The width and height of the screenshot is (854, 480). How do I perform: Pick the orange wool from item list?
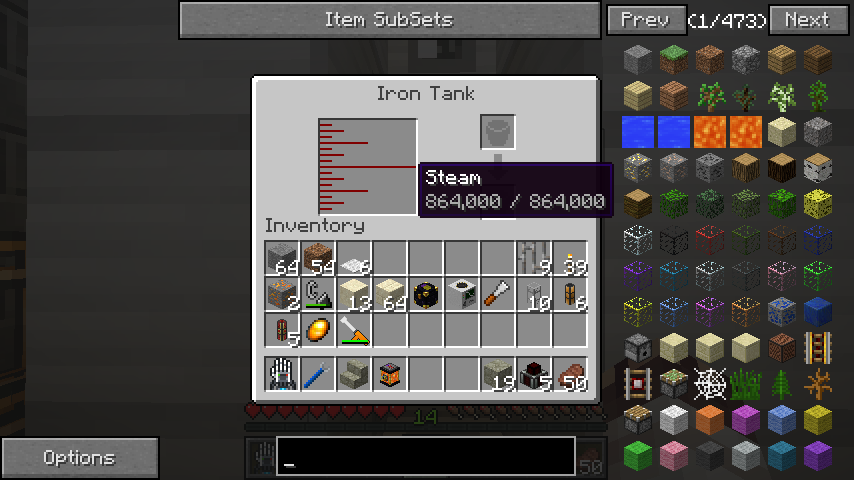tap(710, 420)
